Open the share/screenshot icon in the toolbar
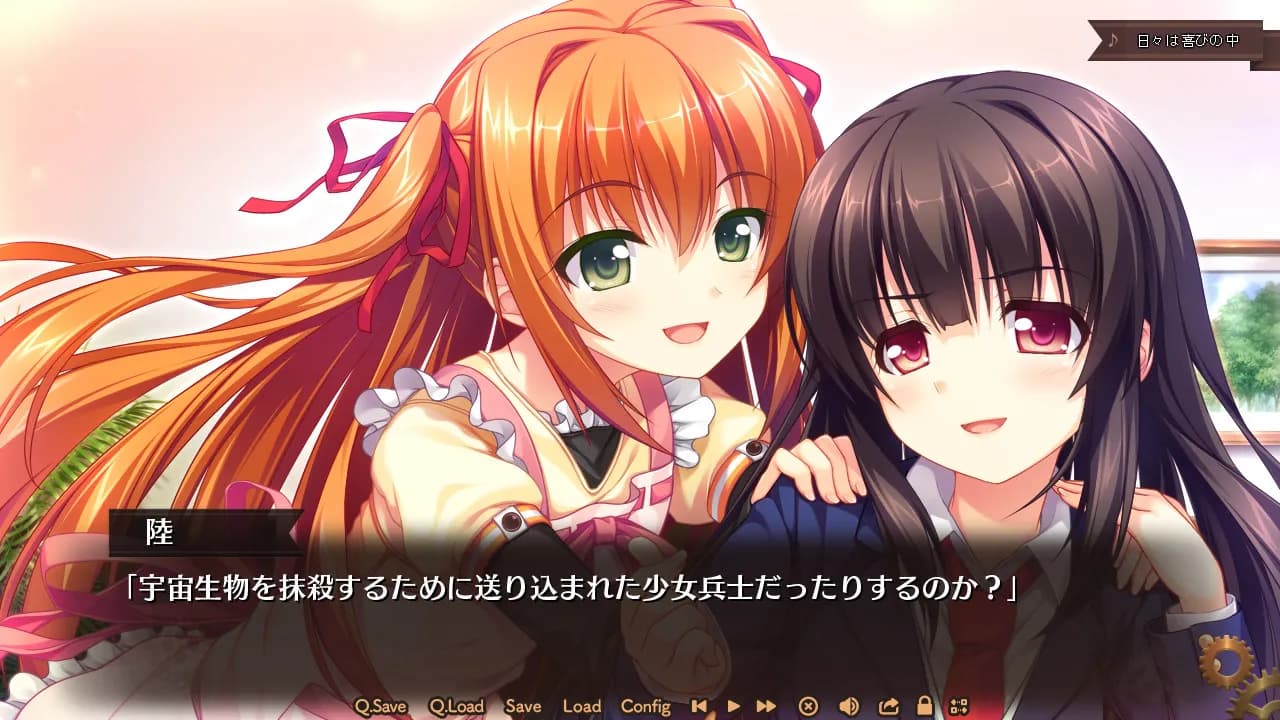 (888, 706)
